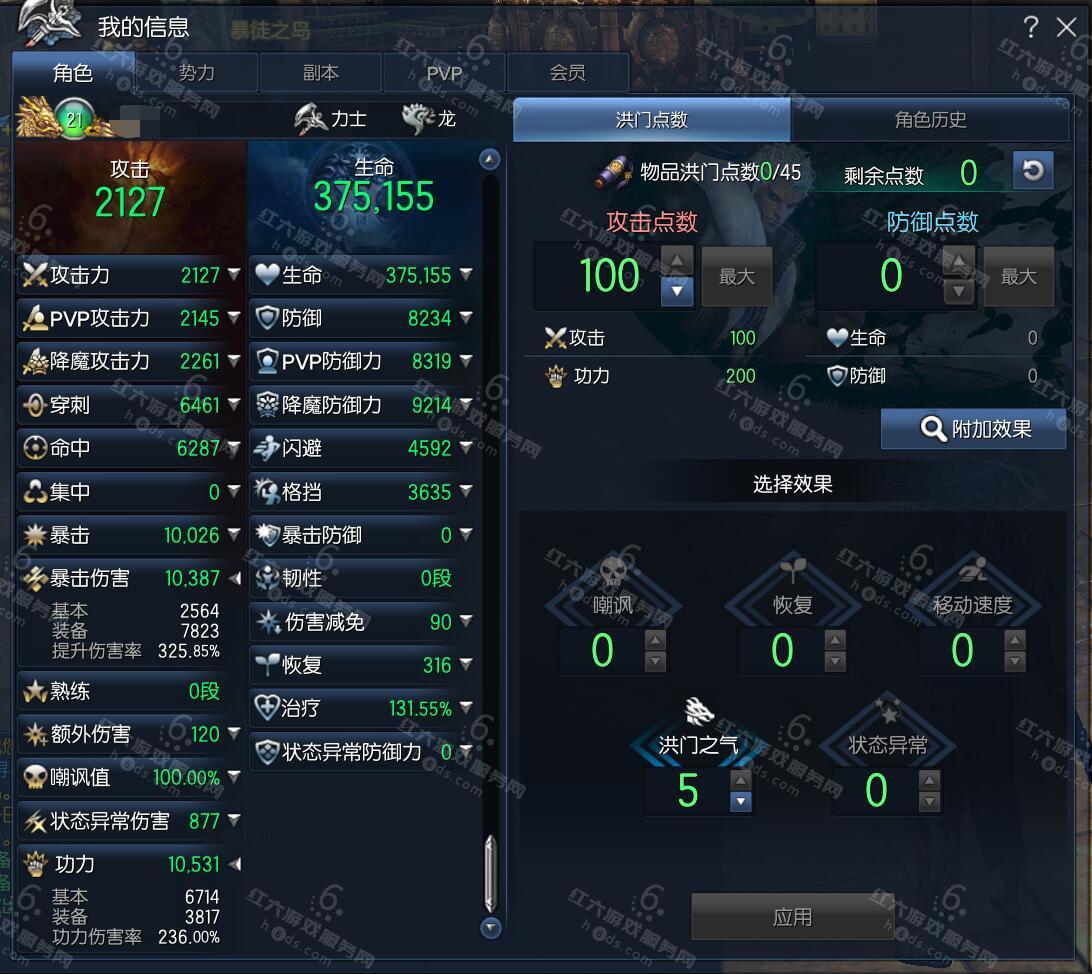Image resolution: width=1092 pixels, height=974 pixels.
Task: Expand the 攻击力 stat row
Action: (233, 274)
